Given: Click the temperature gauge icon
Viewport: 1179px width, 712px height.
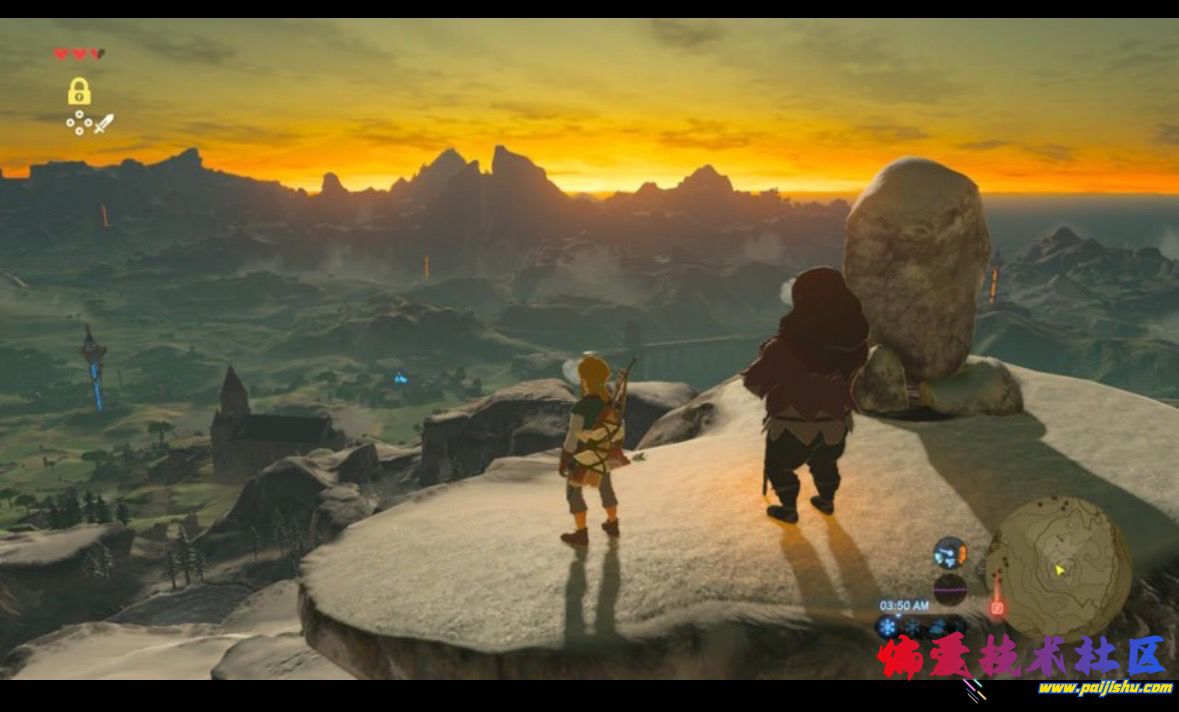Looking at the screenshot, I should [x=949, y=552].
